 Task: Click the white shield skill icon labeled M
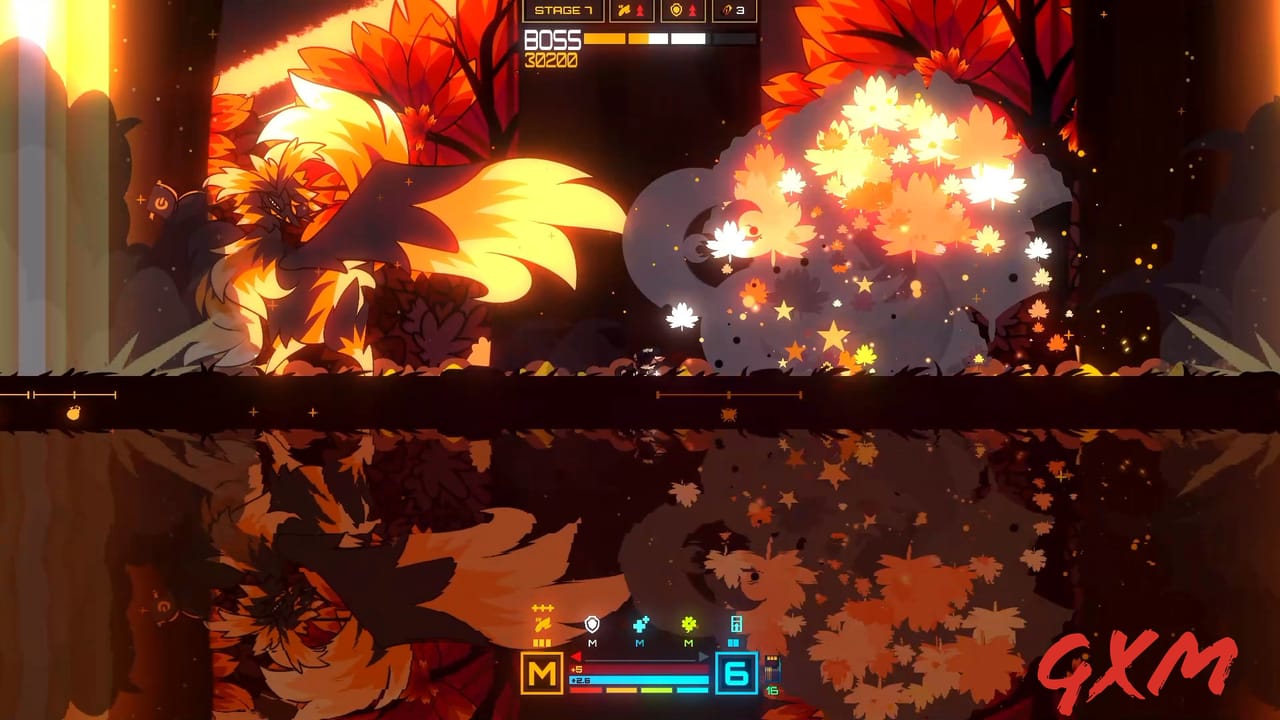point(592,625)
